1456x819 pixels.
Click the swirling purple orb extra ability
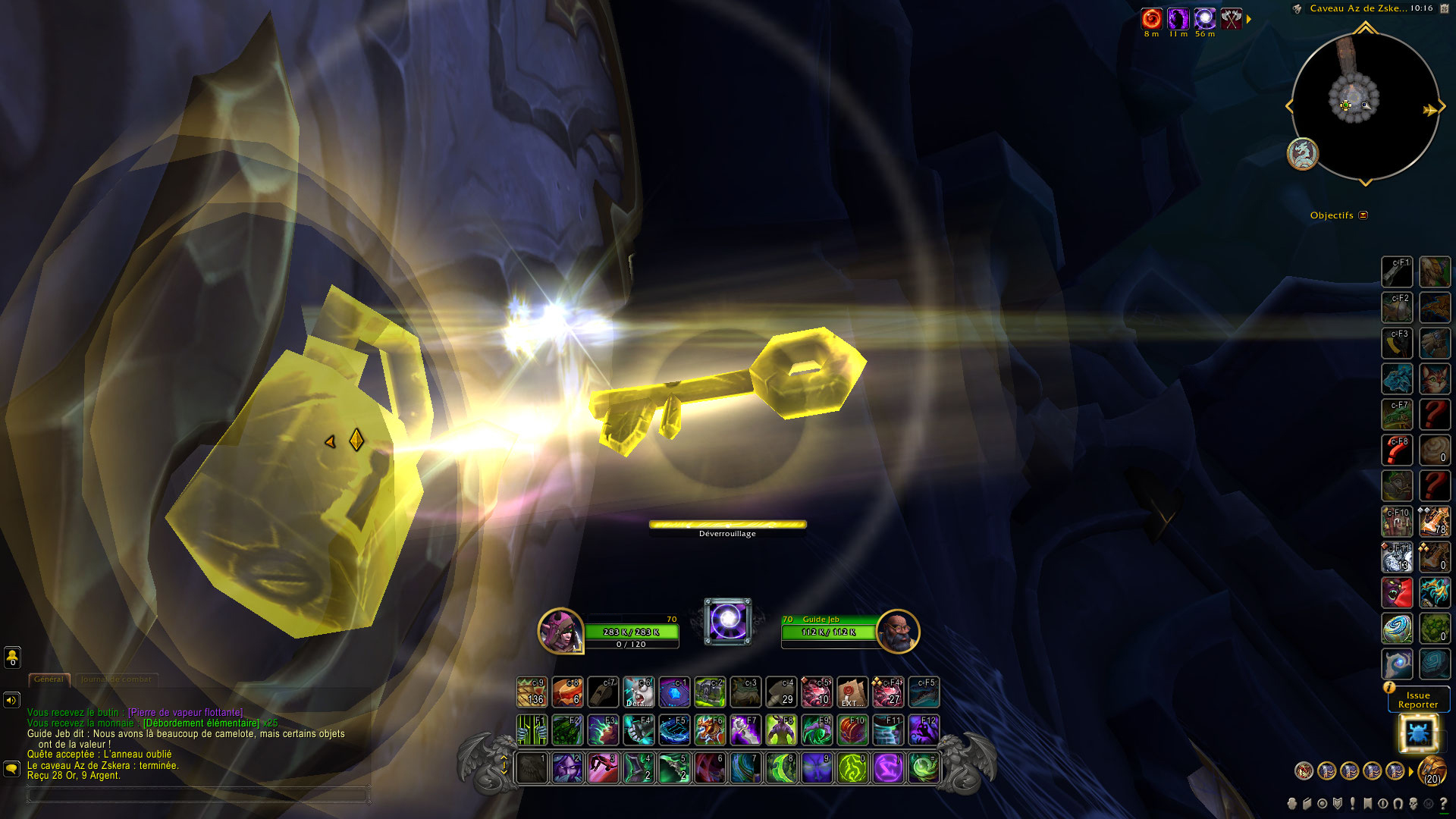pyautogui.click(x=728, y=621)
